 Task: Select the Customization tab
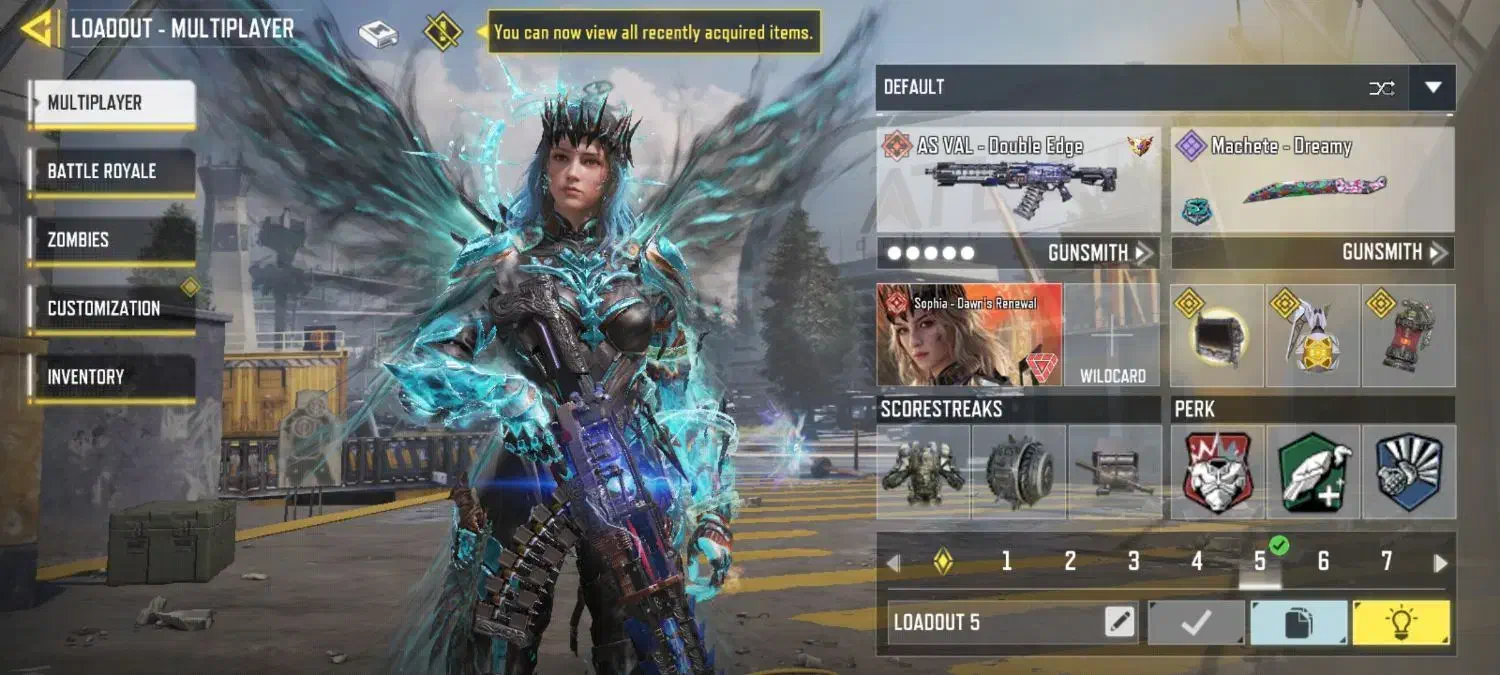coord(111,308)
